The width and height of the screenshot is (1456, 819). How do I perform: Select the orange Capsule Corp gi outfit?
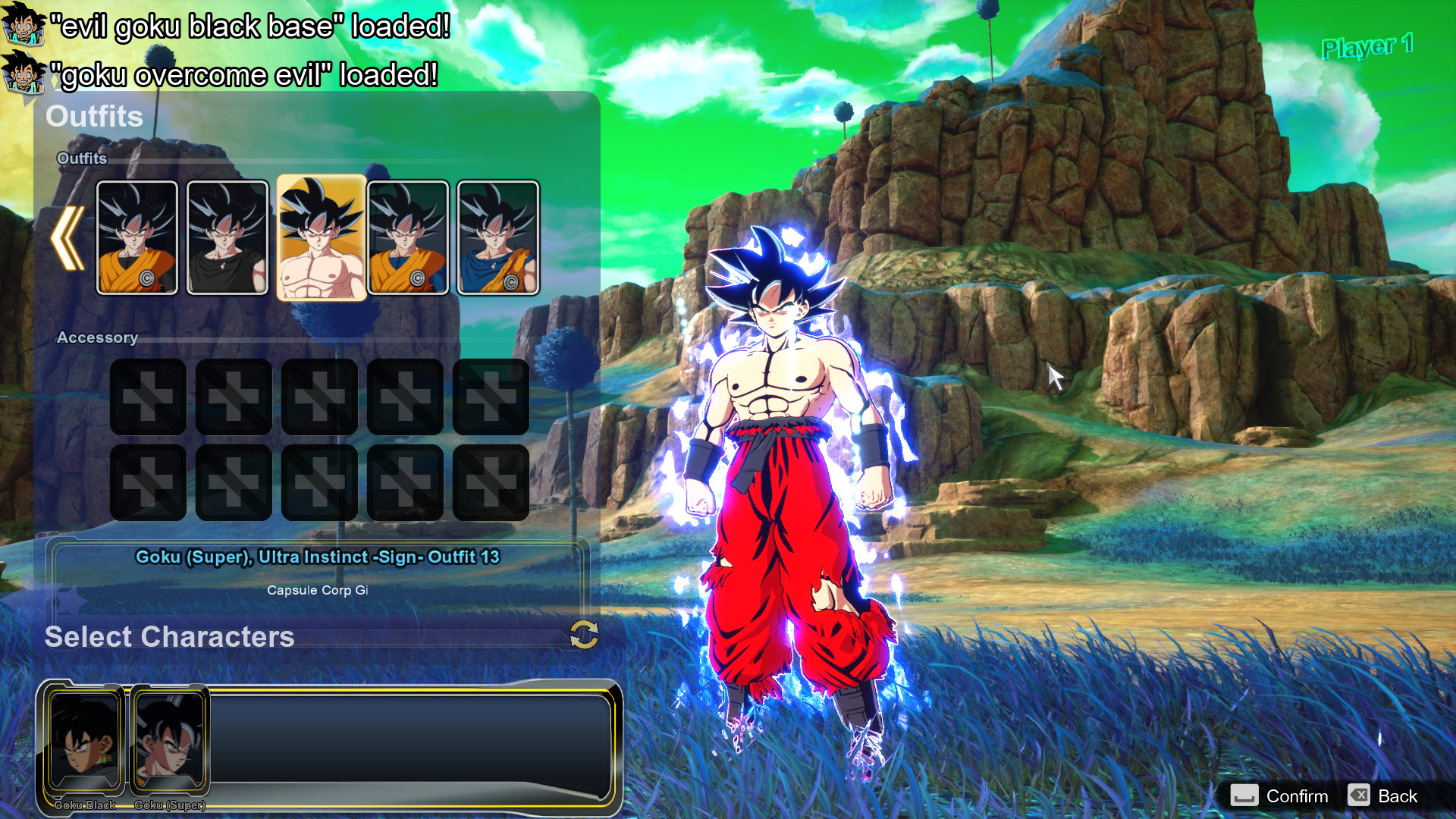tap(136, 237)
